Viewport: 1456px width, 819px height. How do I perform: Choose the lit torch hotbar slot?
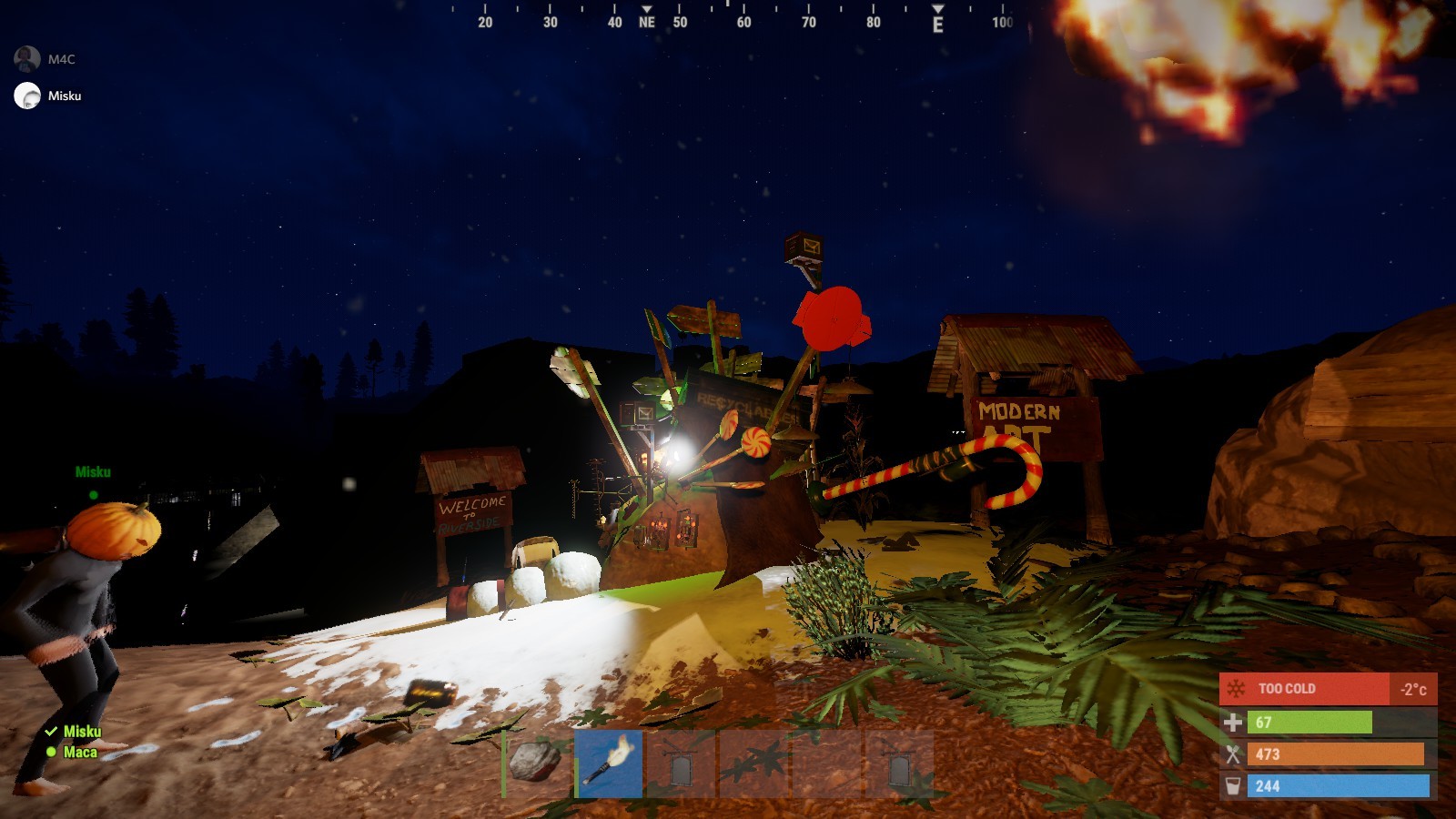point(609,763)
